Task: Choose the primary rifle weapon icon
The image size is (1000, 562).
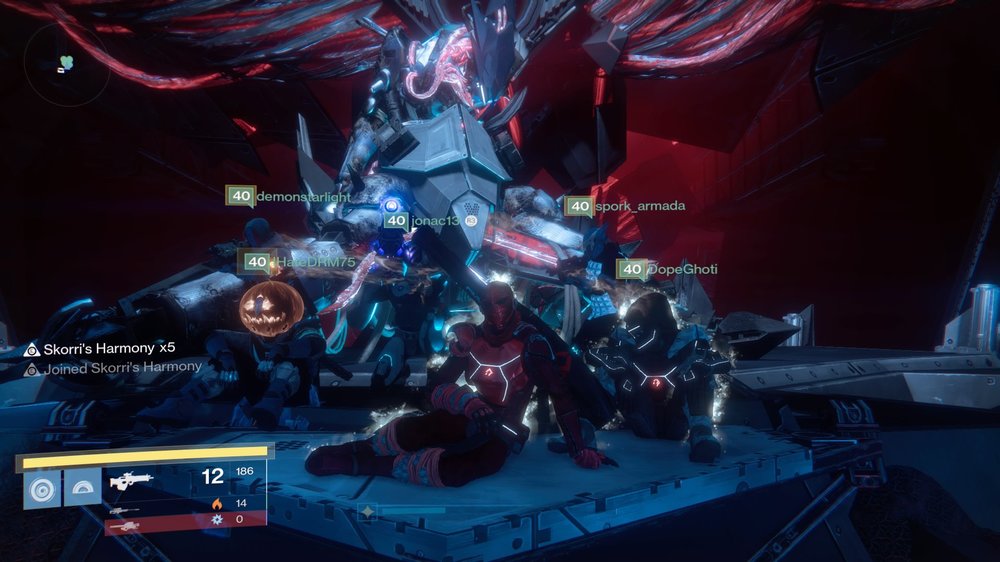Action: point(131,481)
